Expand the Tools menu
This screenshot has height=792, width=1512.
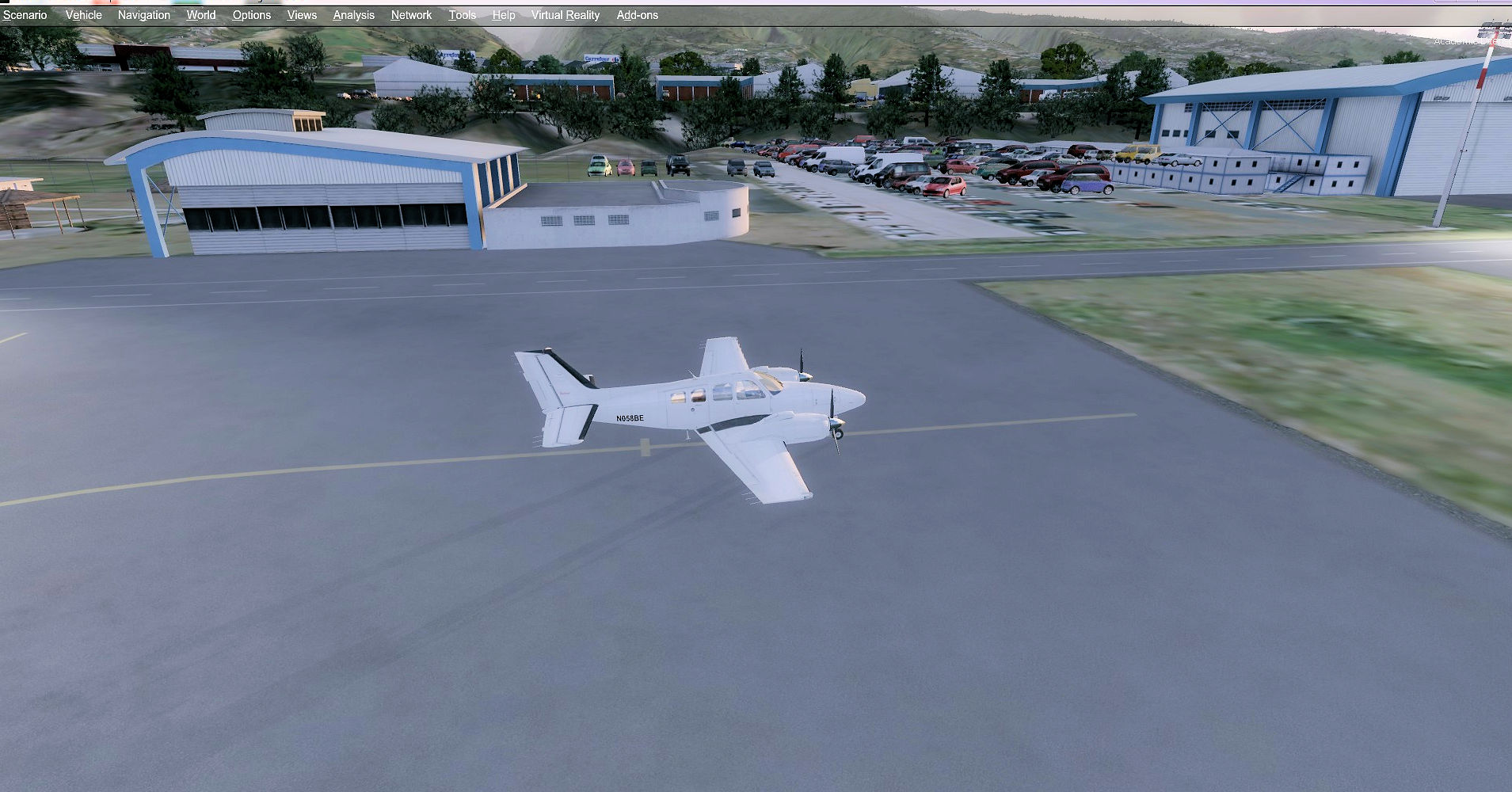point(463,15)
